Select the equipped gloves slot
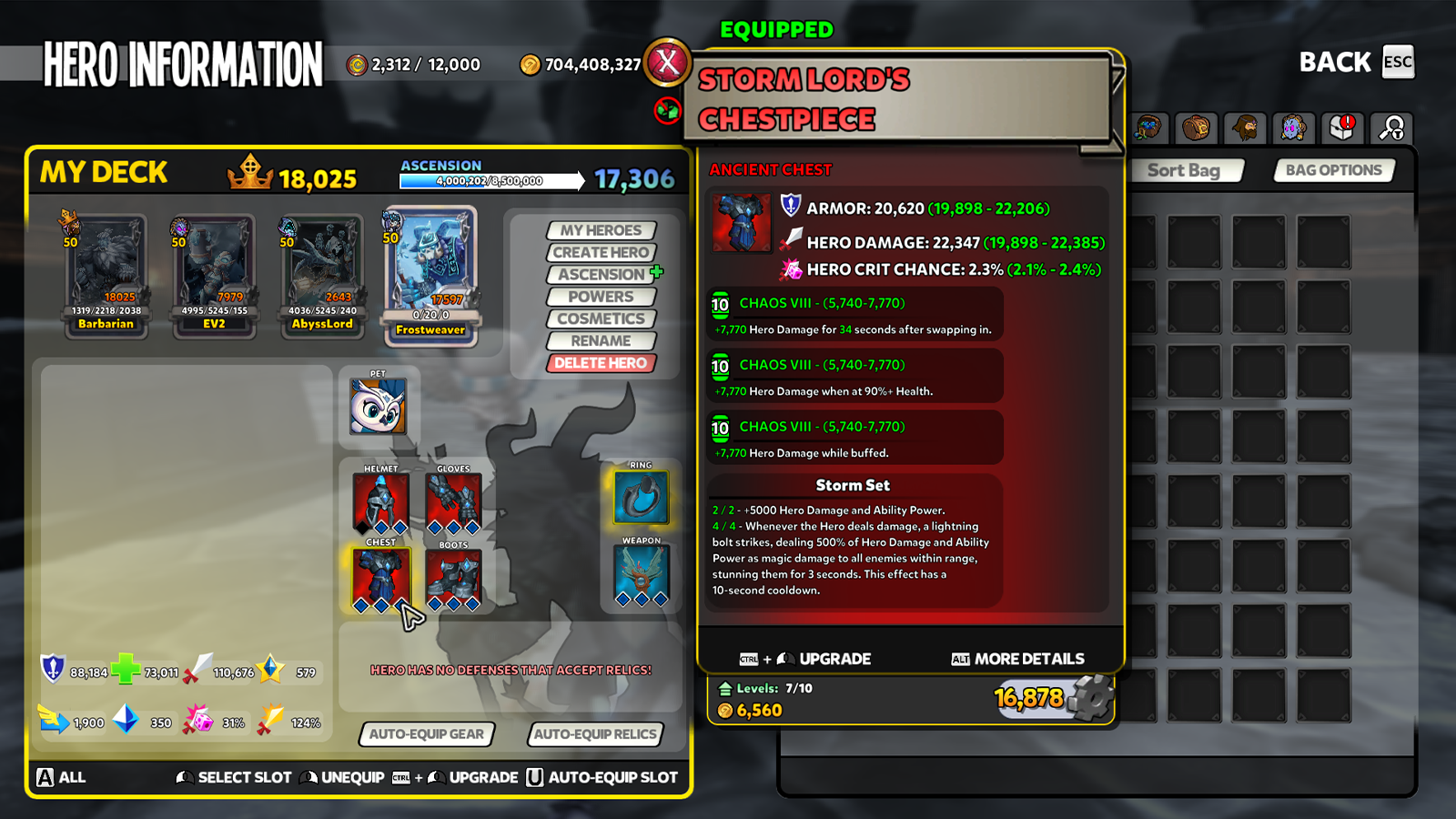The image size is (1456, 819). click(453, 502)
